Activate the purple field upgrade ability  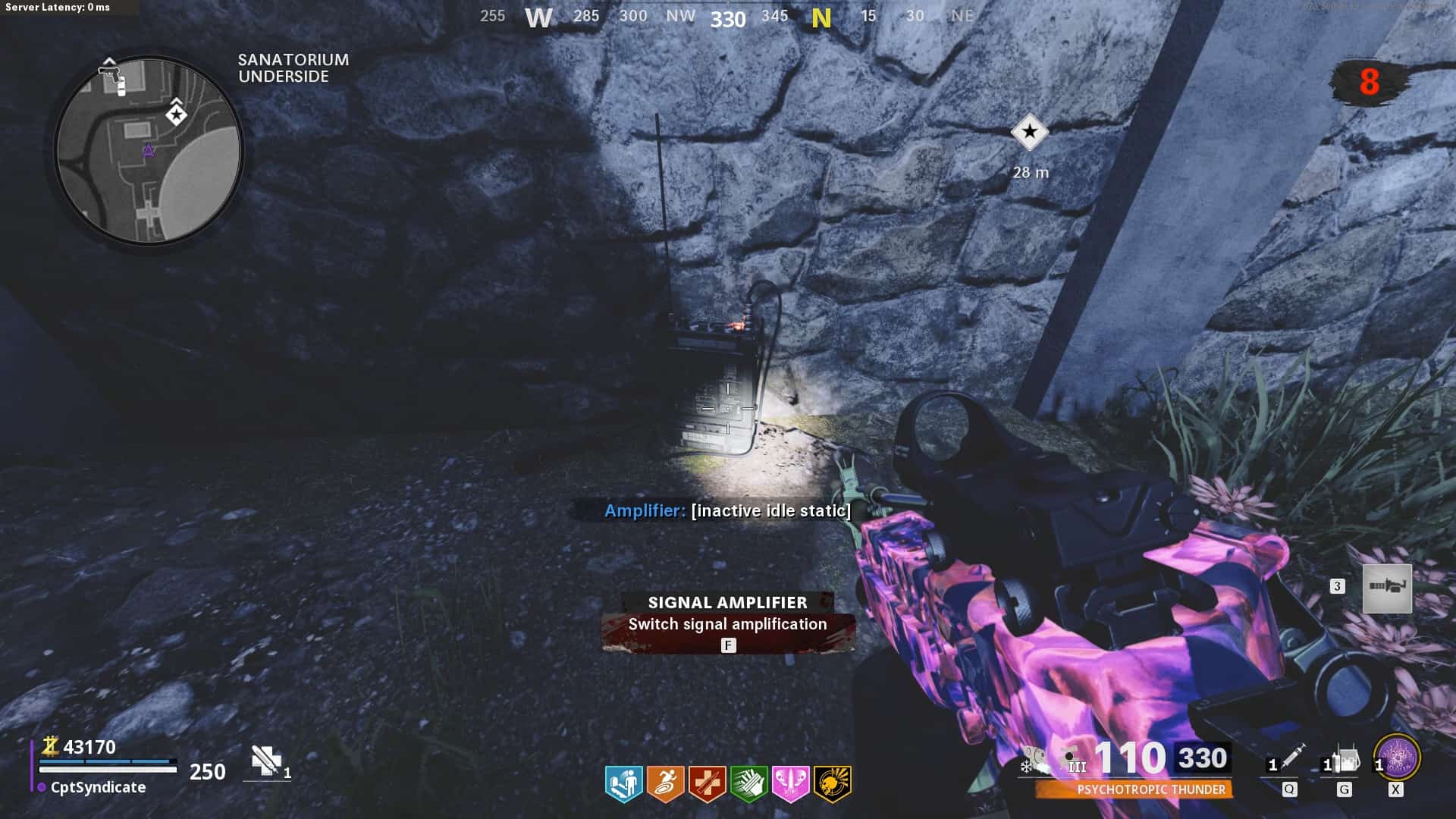click(1396, 758)
